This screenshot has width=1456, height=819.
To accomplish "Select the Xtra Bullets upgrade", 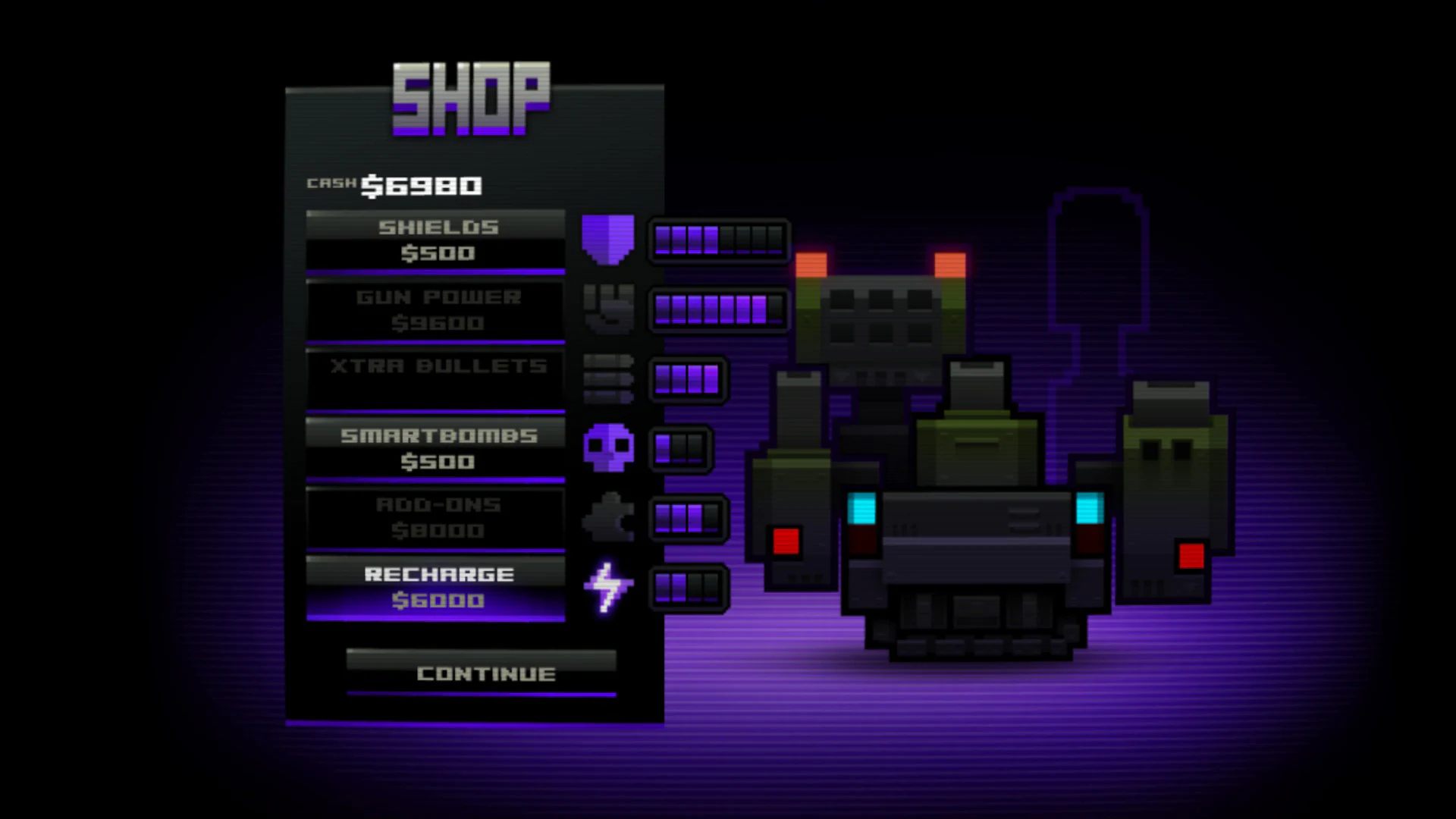I will coord(434,377).
